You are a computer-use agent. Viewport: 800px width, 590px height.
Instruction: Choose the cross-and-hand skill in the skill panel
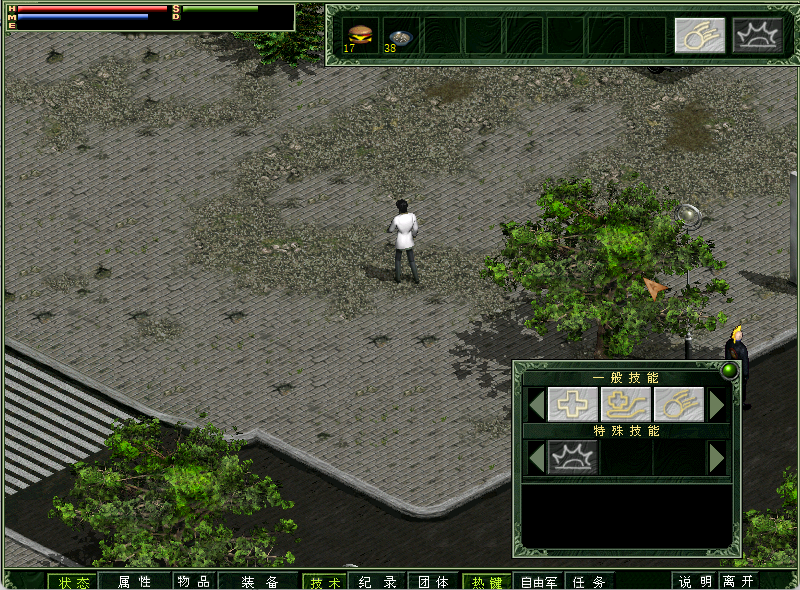[x=626, y=404]
